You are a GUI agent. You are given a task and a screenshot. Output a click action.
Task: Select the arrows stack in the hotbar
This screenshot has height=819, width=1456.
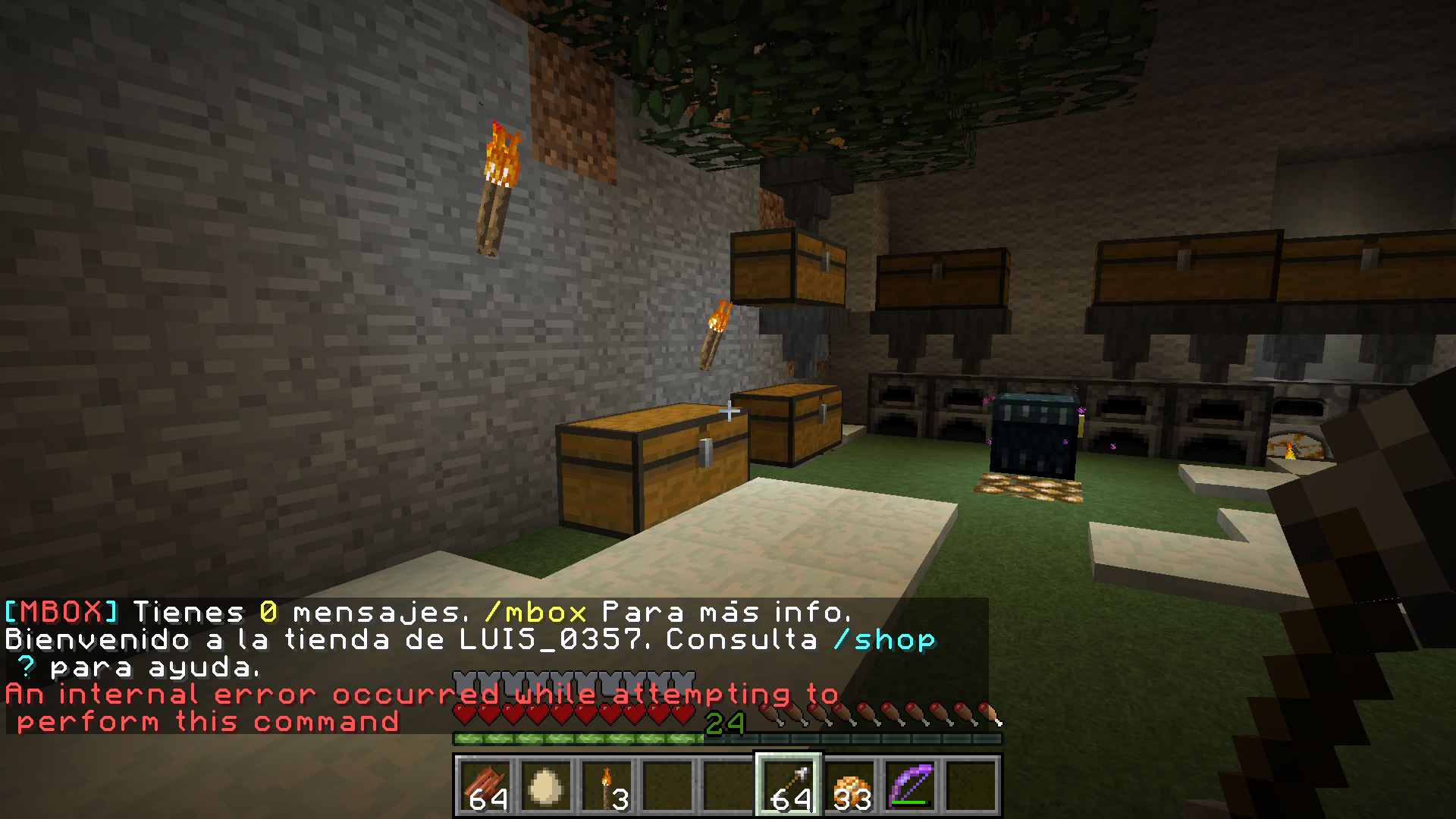[789, 786]
